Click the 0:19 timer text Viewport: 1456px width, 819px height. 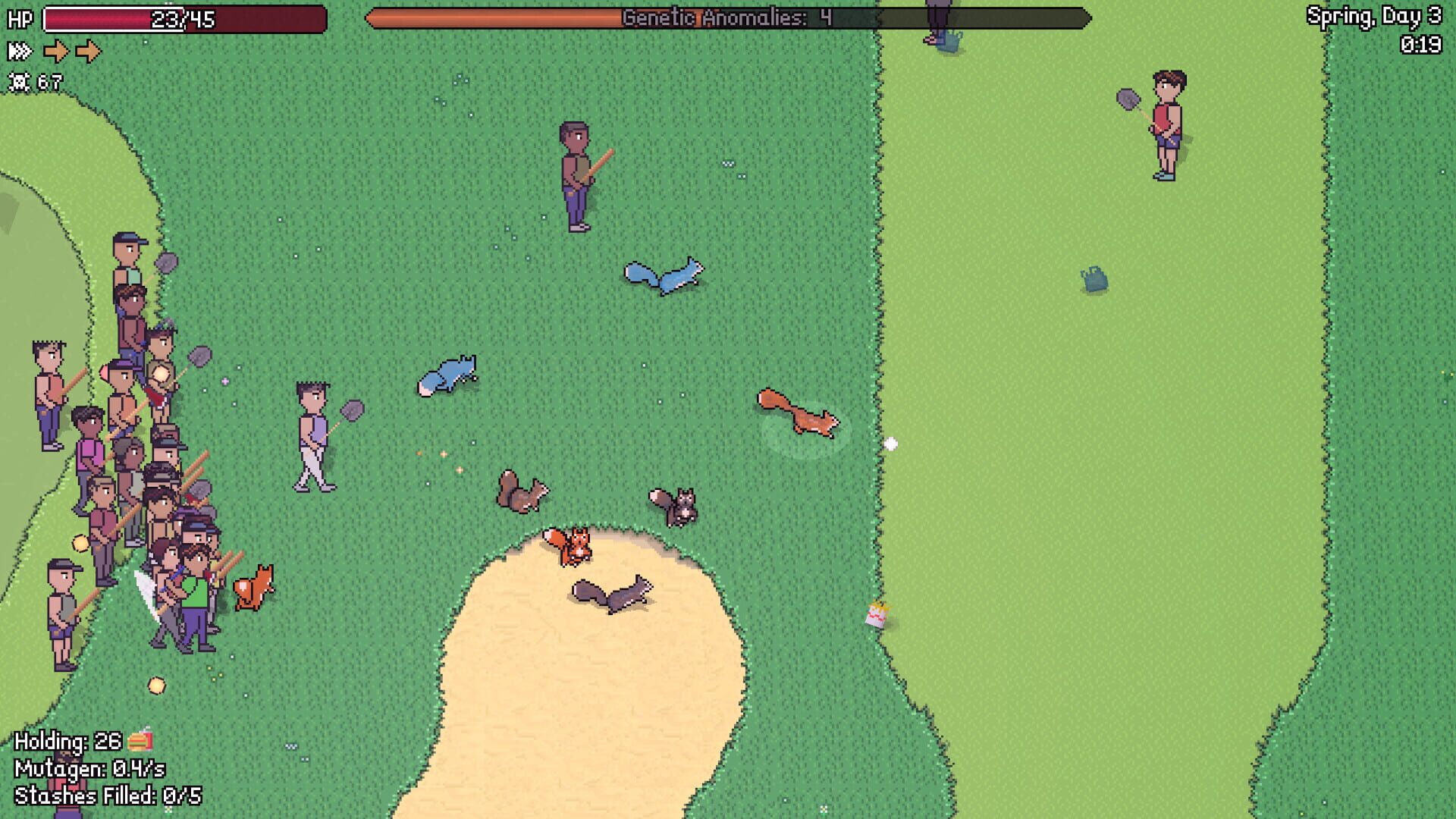1423,43
